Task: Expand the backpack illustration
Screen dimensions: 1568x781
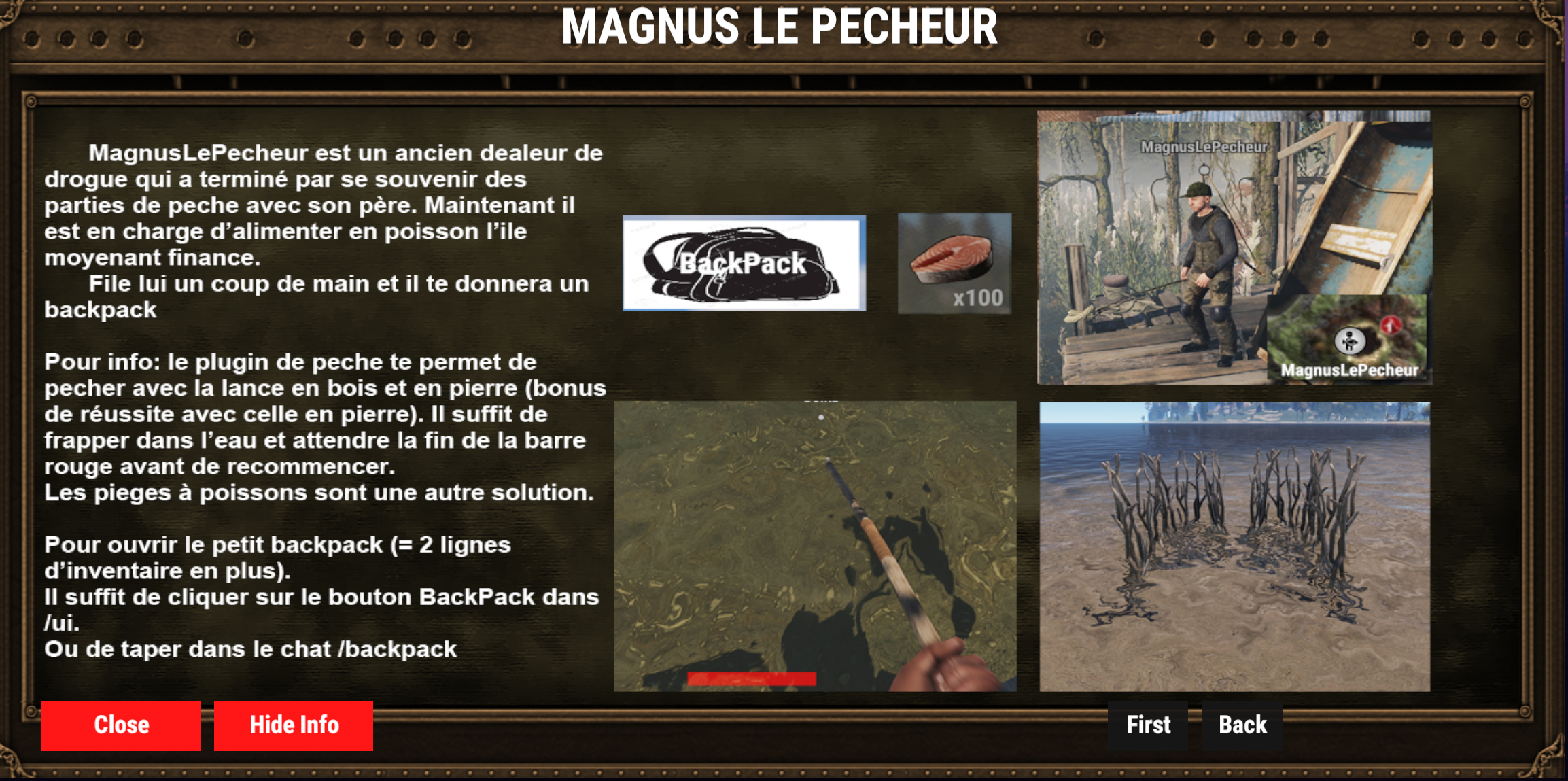Action: tap(743, 264)
